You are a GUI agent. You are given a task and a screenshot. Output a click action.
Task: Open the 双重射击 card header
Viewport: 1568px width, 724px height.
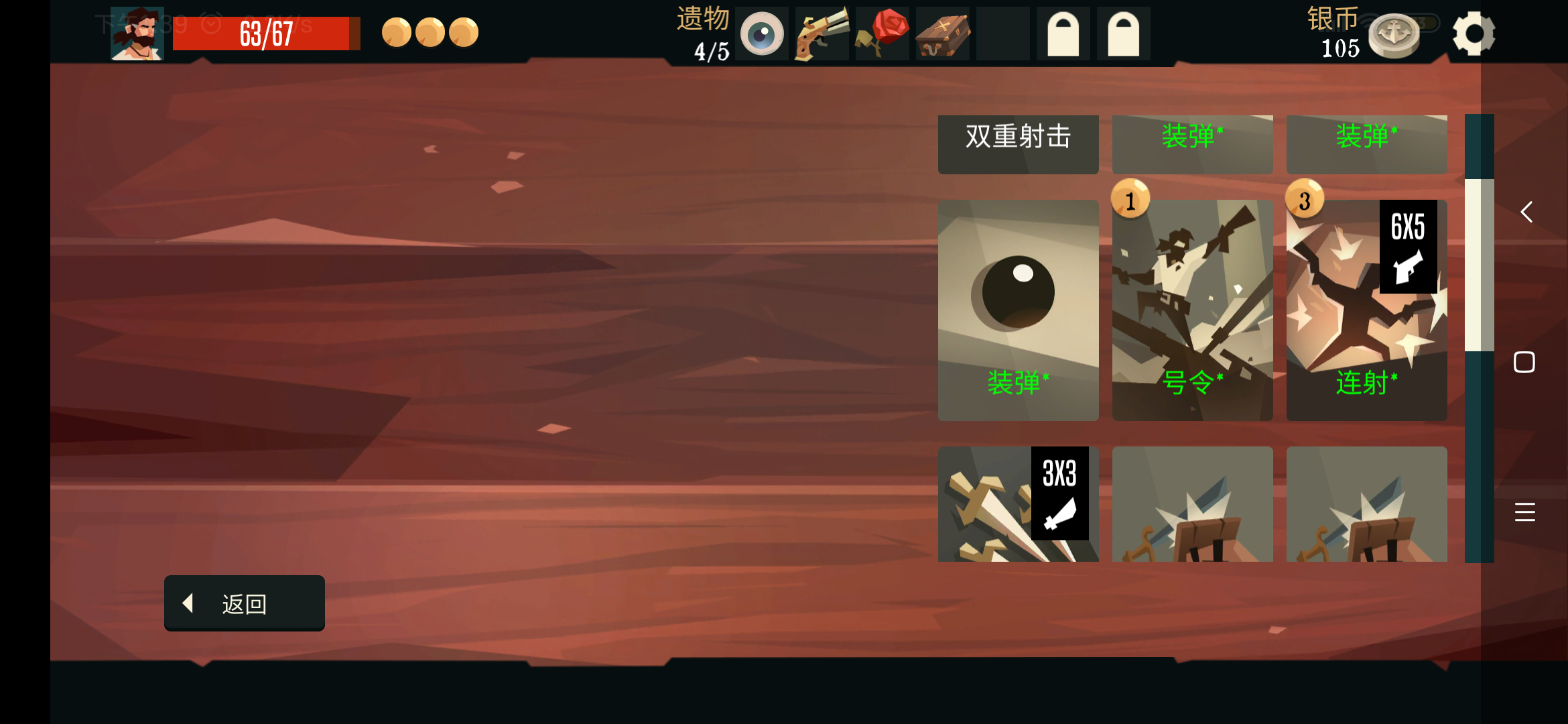pos(1018,143)
